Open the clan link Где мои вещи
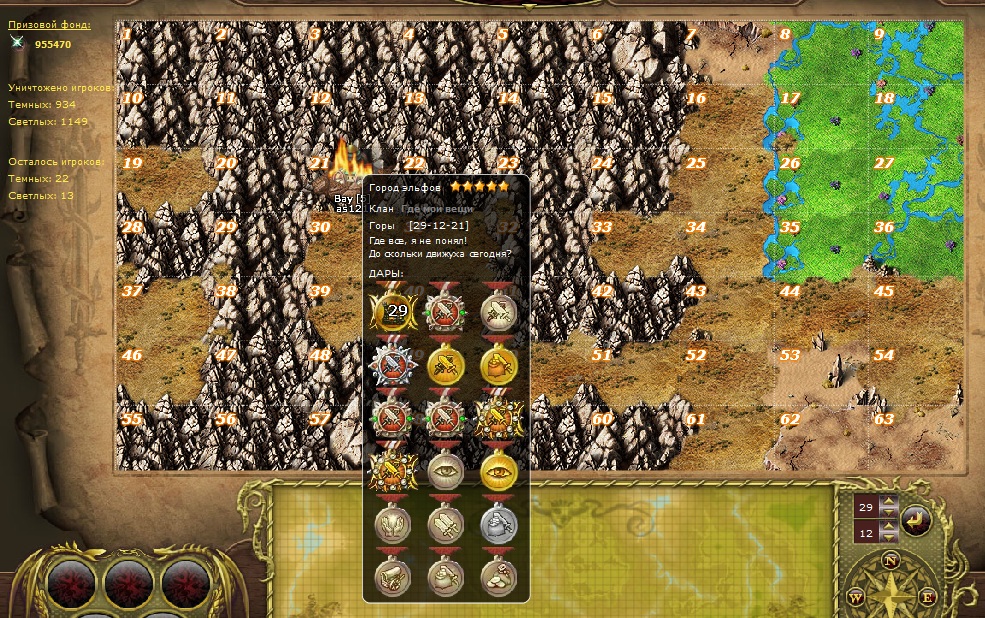The height and width of the screenshot is (618, 985). pyautogui.click(x=437, y=209)
